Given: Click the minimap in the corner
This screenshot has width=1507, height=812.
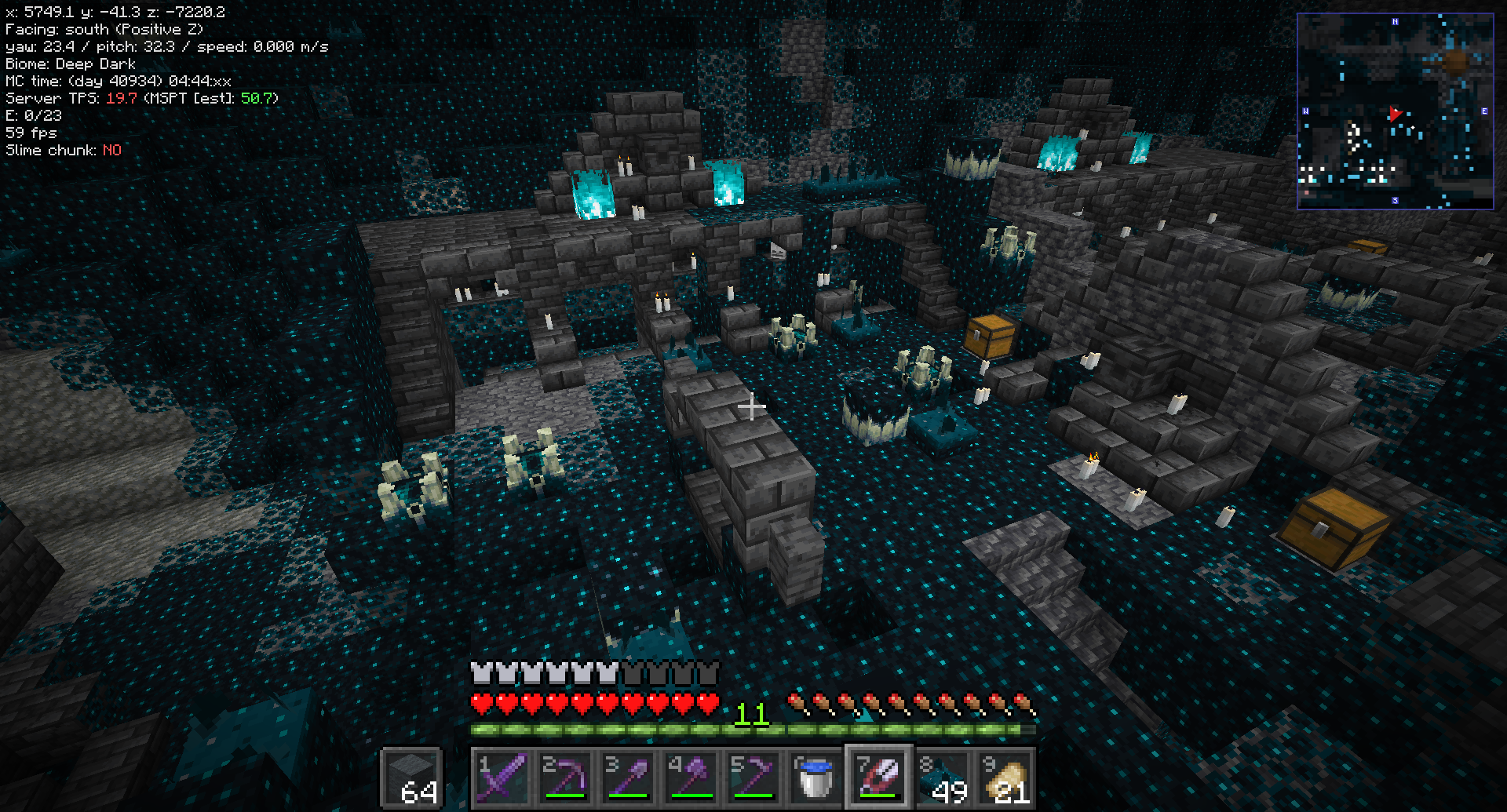Looking at the screenshot, I should (x=1395, y=111).
